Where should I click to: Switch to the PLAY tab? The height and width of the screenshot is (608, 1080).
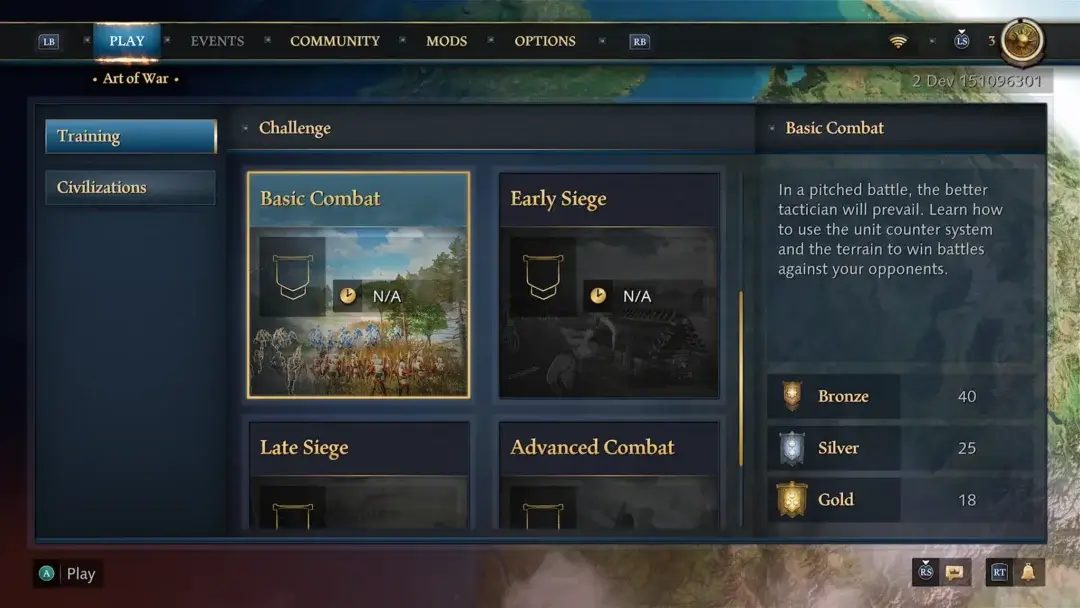click(x=127, y=41)
